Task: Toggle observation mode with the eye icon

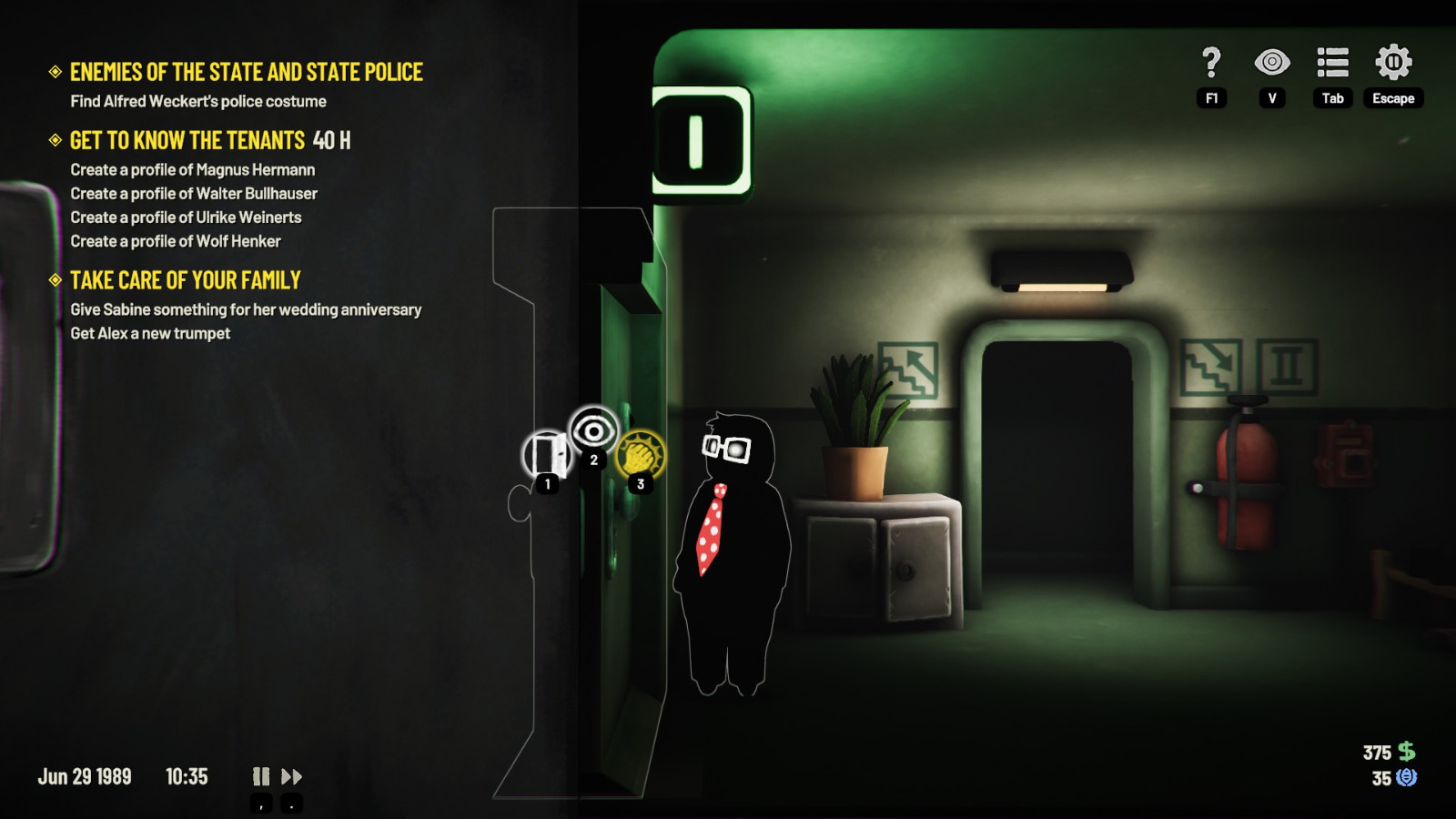Action: pyautogui.click(x=1272, y=64)
